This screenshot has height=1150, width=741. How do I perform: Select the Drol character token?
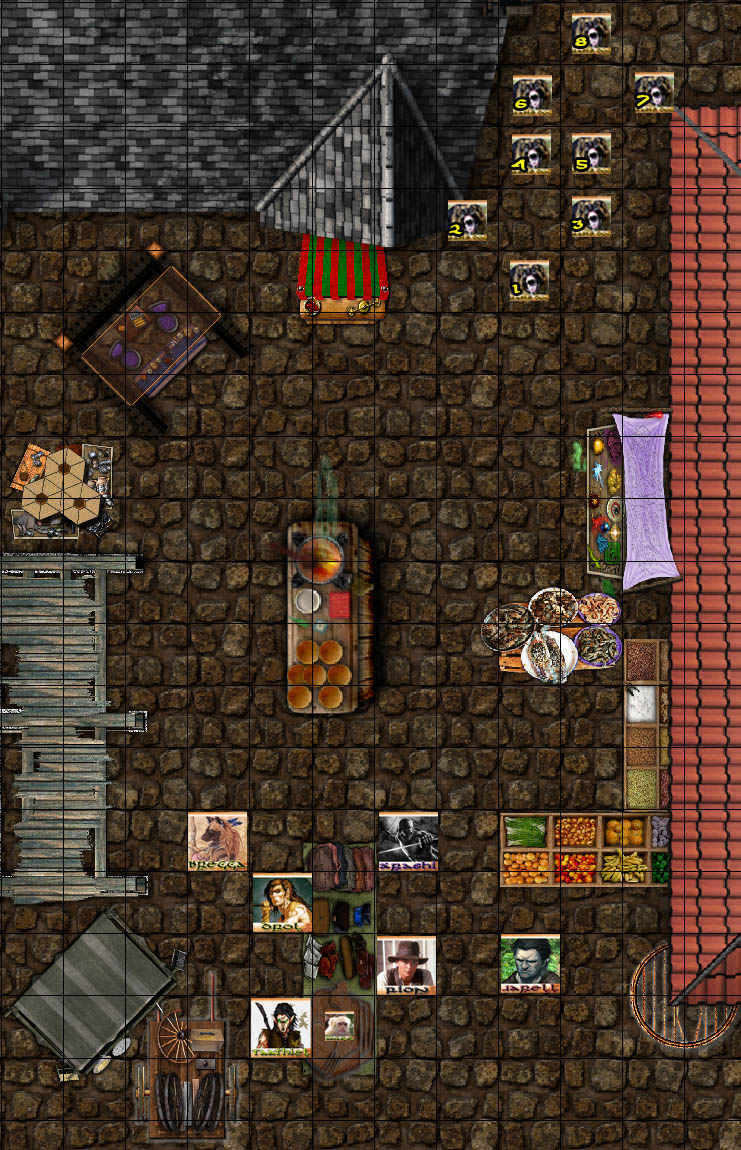click(281, 902)
